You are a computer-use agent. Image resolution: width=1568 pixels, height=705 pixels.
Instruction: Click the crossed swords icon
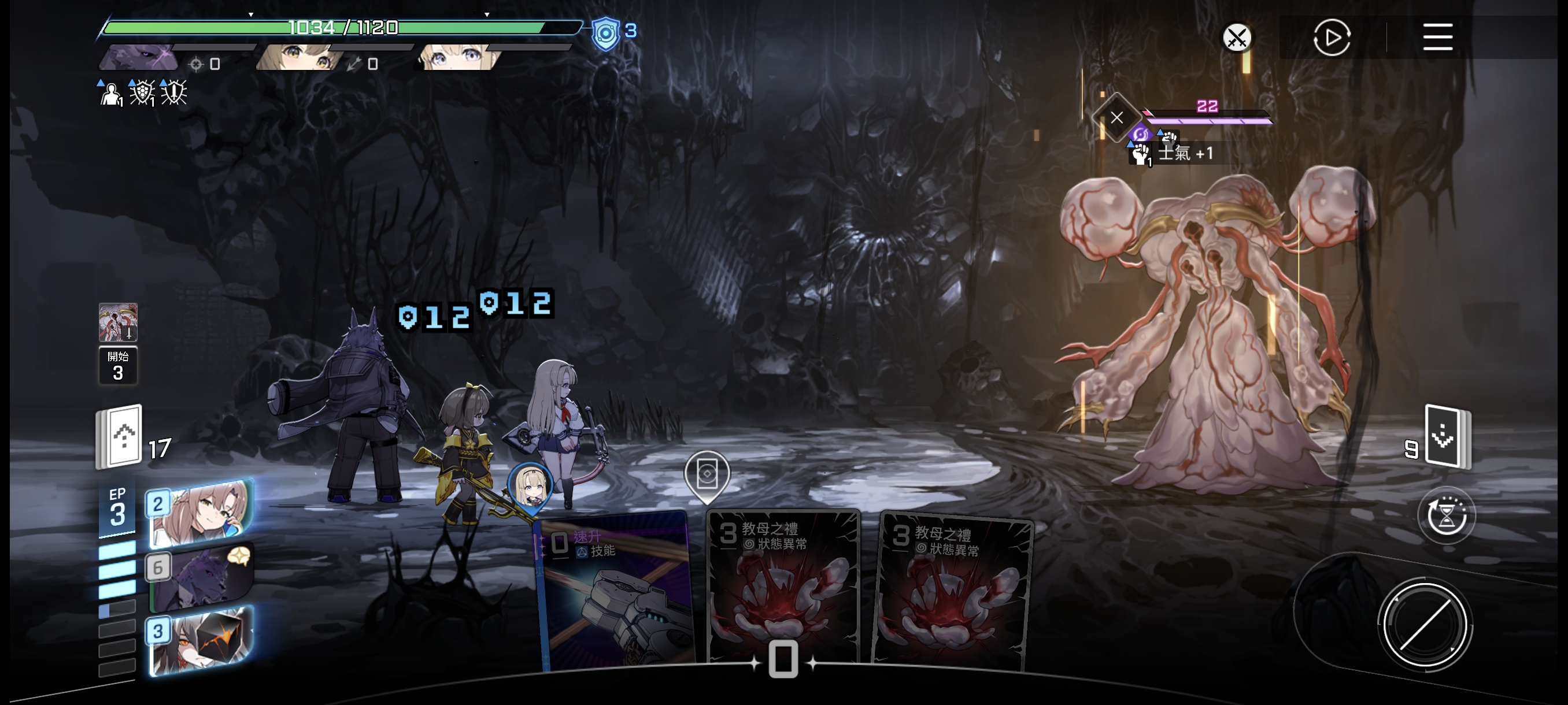pos(1236,38)
